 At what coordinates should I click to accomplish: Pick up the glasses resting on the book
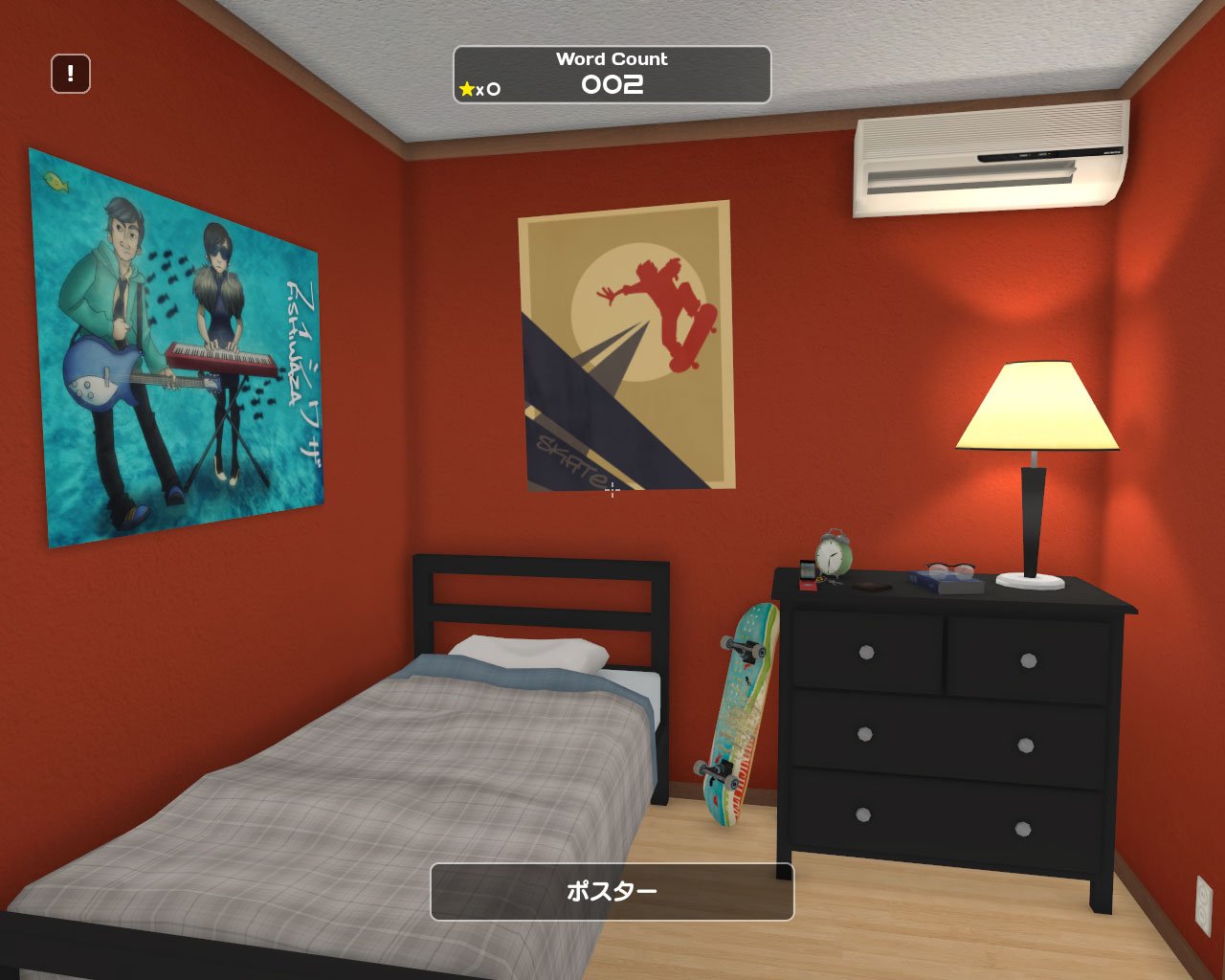(x=950, y=569)
